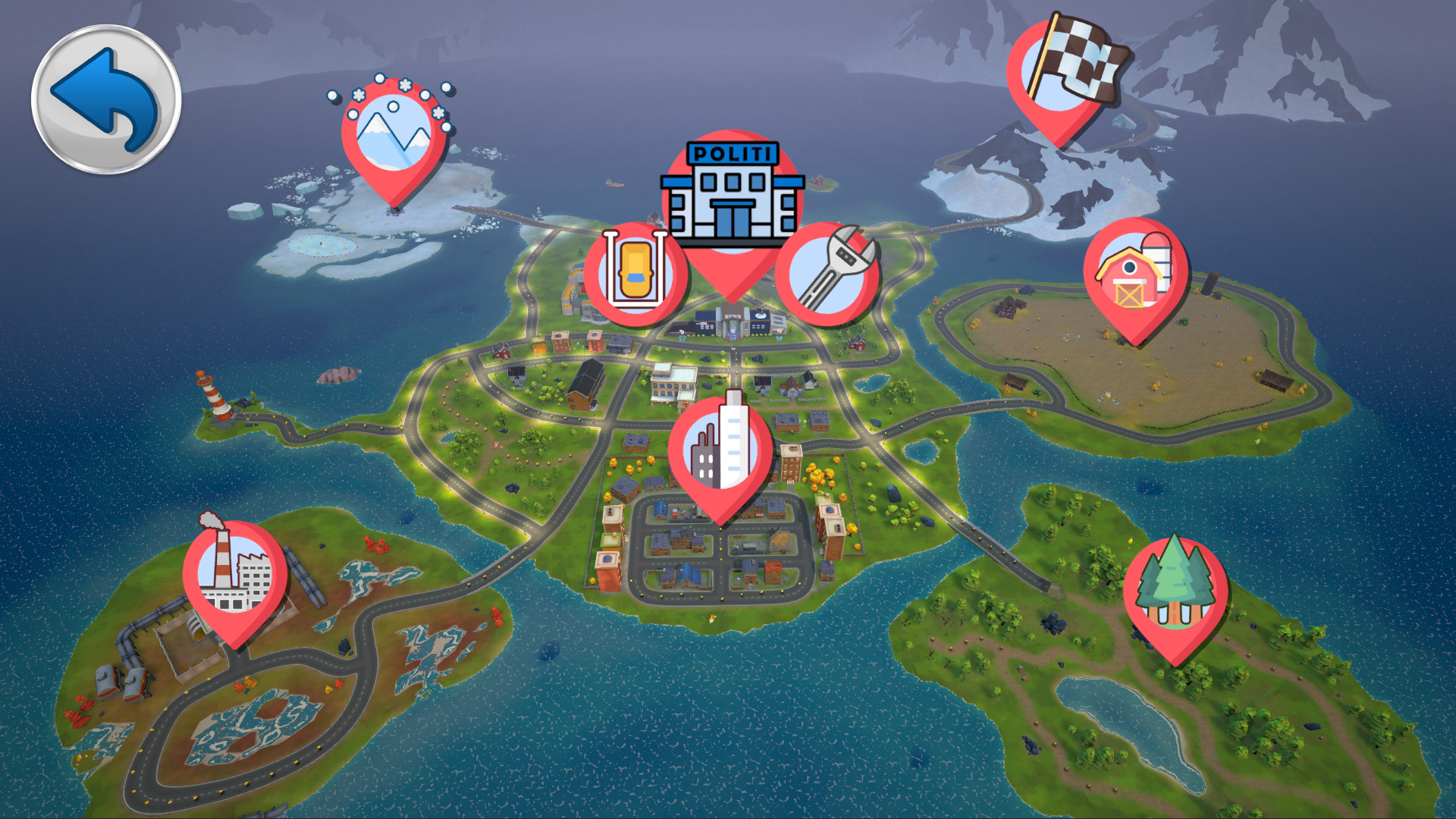Open the Politi police station marker

click(x=732, y=199)
